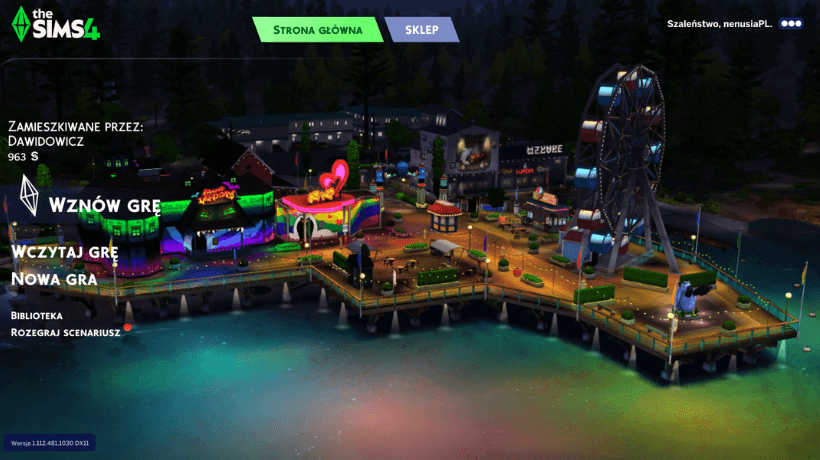The width and height of the screenshot is (820, 460).
Task: Select Wczytaj grę to load a save
Action: [65, 251]
